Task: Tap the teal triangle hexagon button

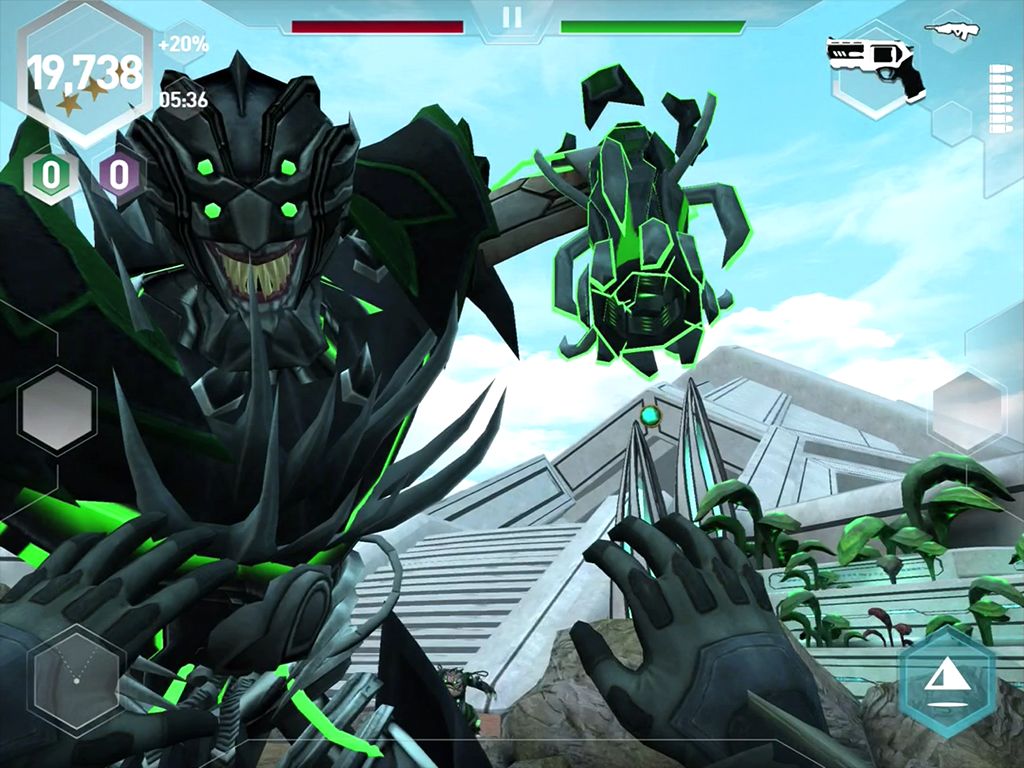Action: click(945, 682)
